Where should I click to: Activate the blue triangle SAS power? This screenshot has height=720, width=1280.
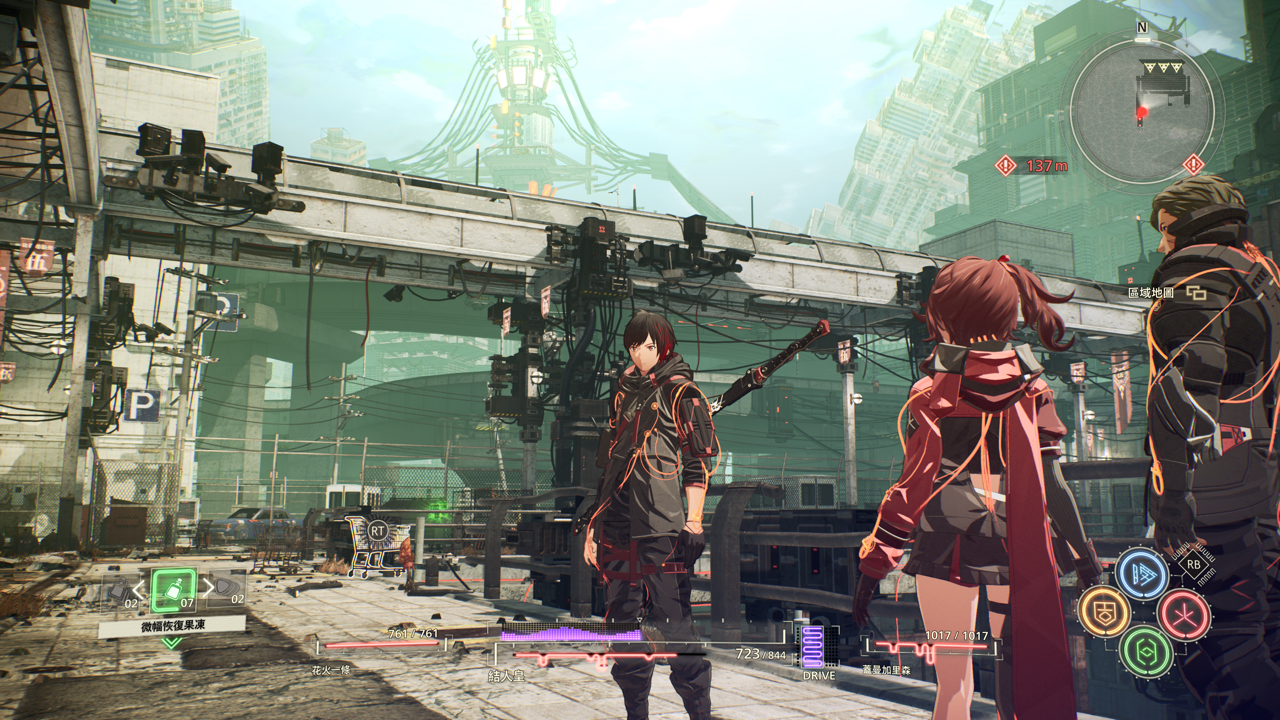[x=1141, y=574]
